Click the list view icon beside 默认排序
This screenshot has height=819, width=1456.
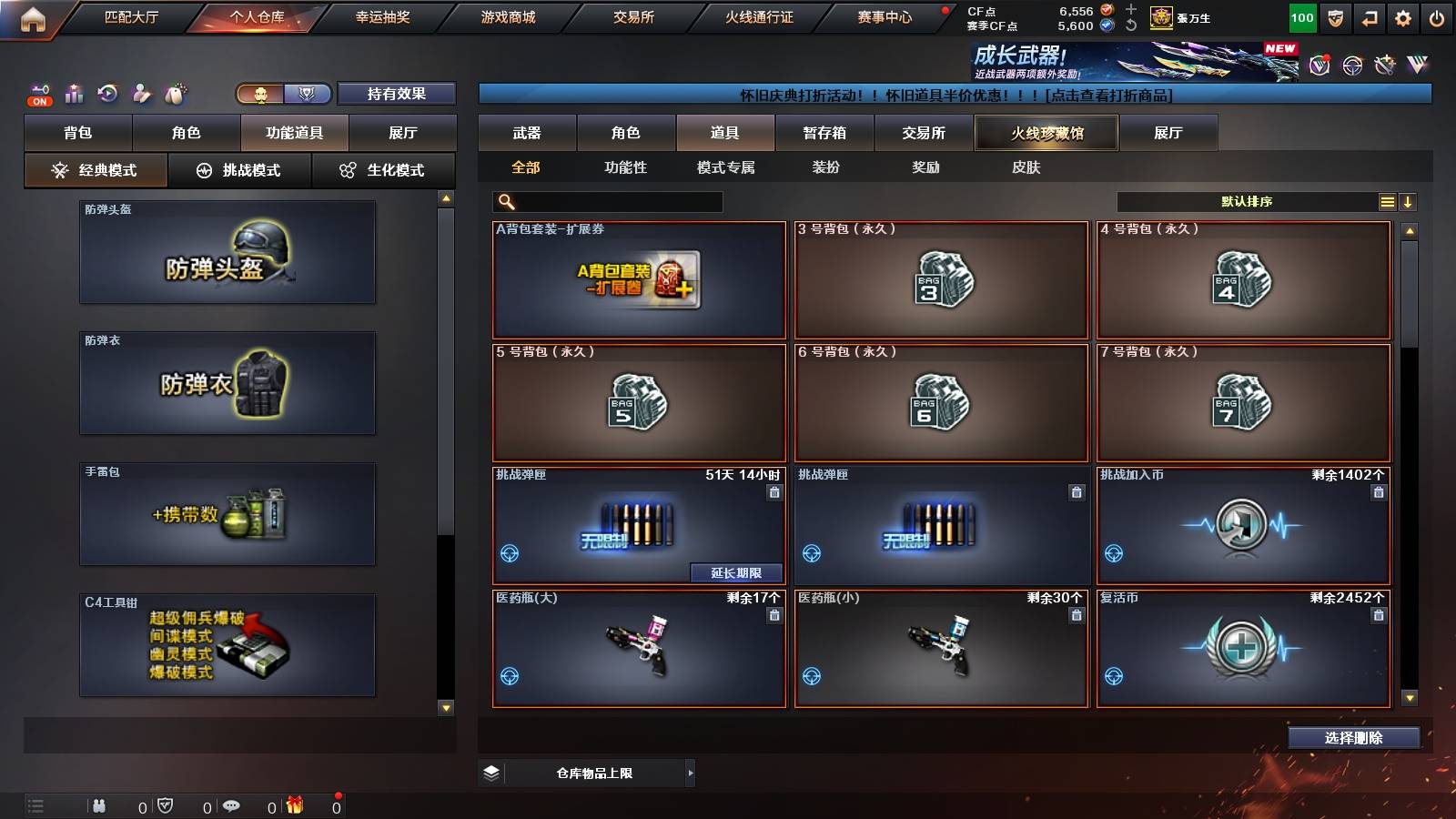click(x=1387, y=201)
